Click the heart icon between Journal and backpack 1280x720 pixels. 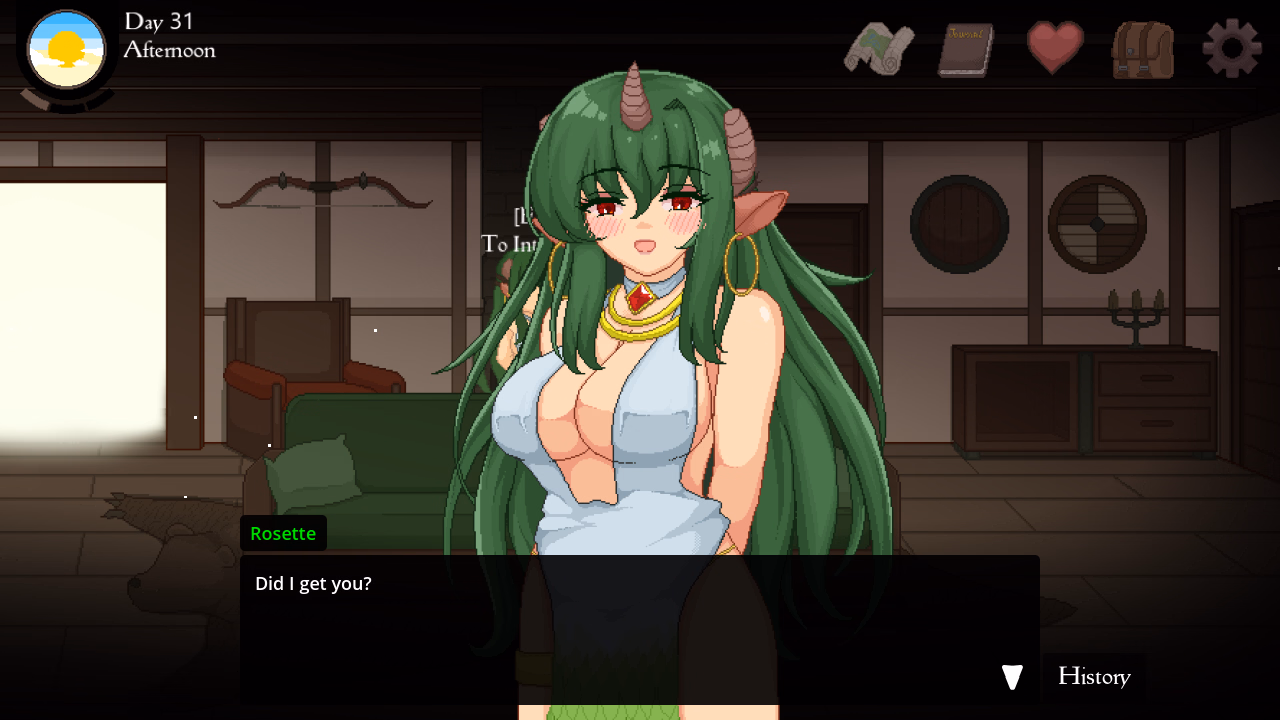point(1055,47)
